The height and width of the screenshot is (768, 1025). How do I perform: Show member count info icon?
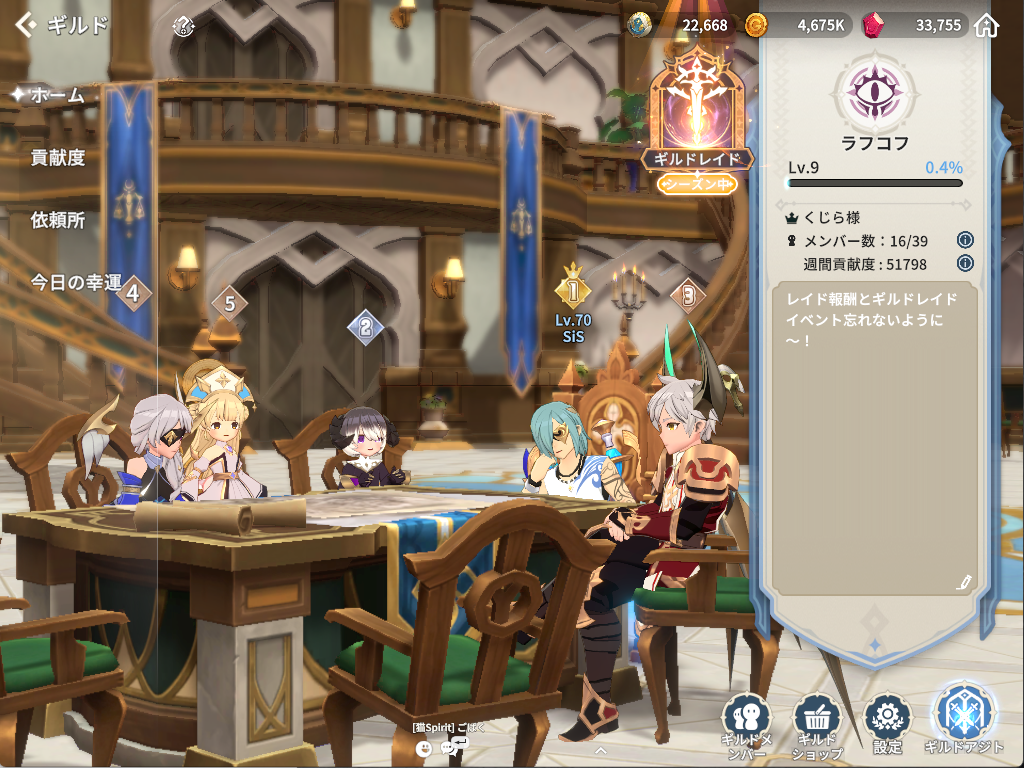pyautogui.click(x=965, y=240)
